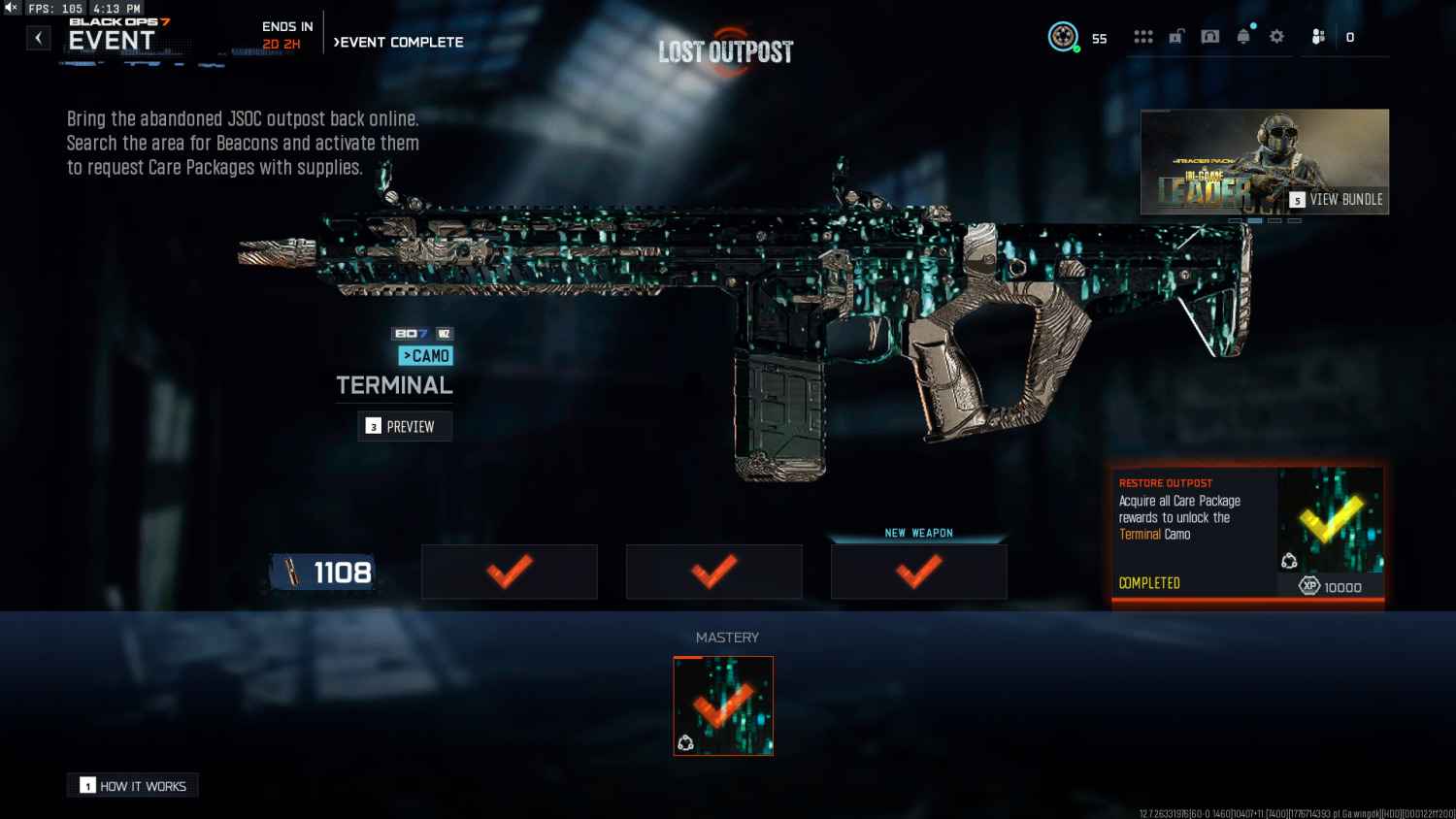Viewport: 1456px width, 819px height.
Task: Open the How It Works guide
Action: pos(132,785)
